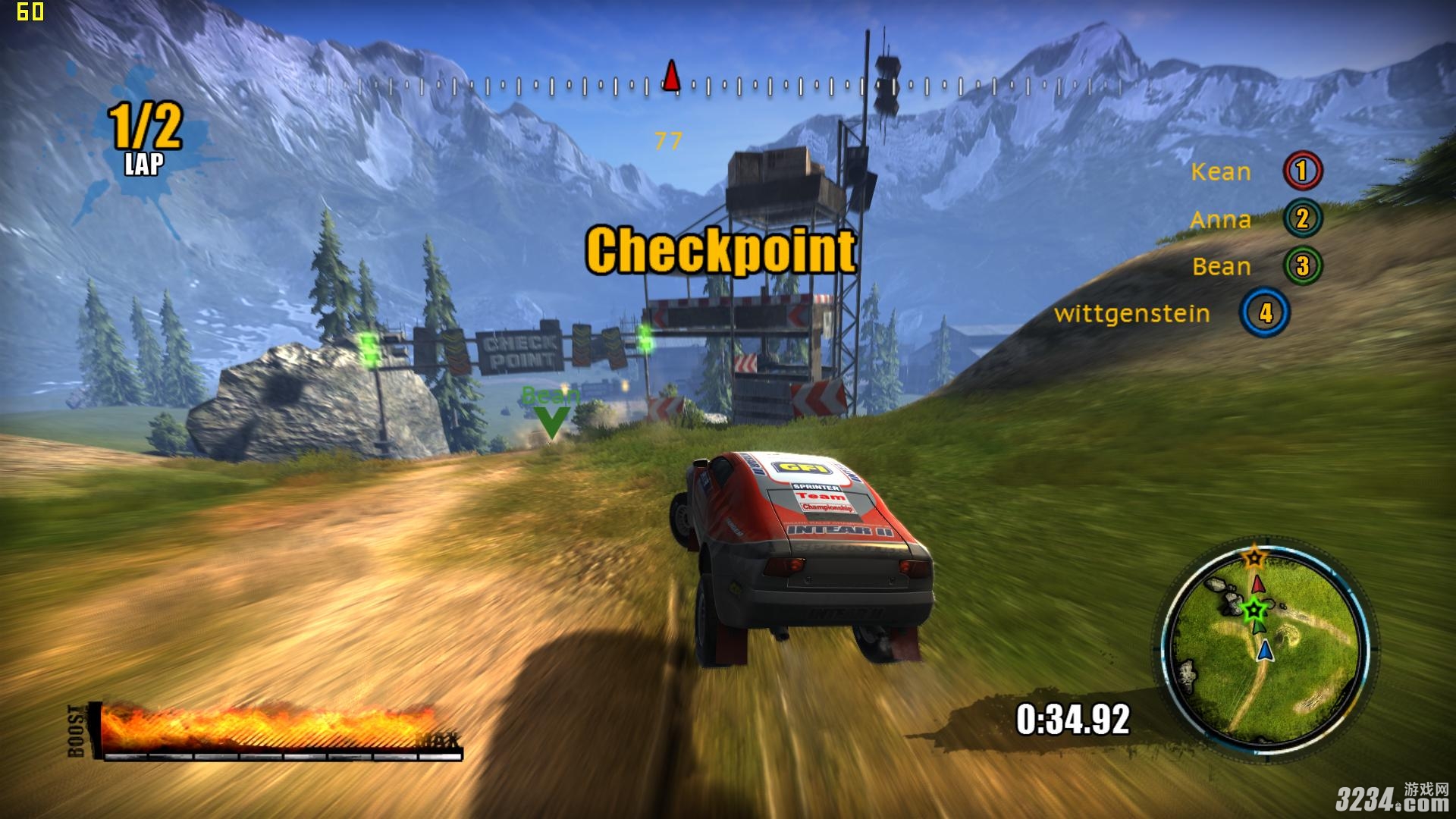Click the circular track minimap
This screenshot has width=1456, height=819.
(x=1265, y=648)
